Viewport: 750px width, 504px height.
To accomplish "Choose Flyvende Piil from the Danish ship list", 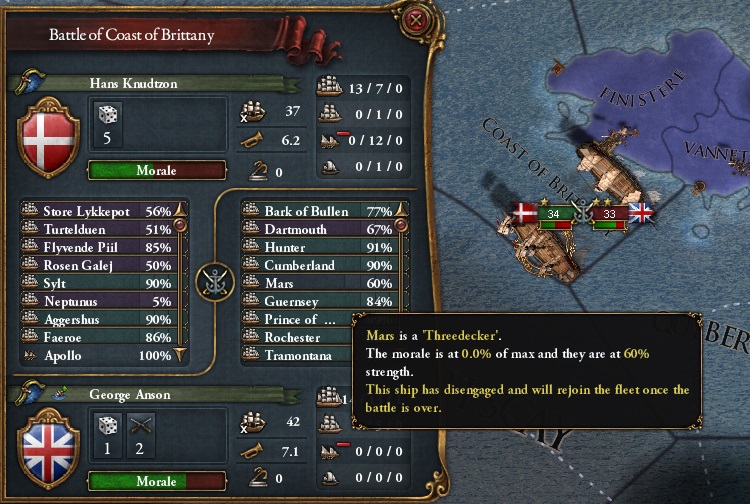I will click(98, 248).
